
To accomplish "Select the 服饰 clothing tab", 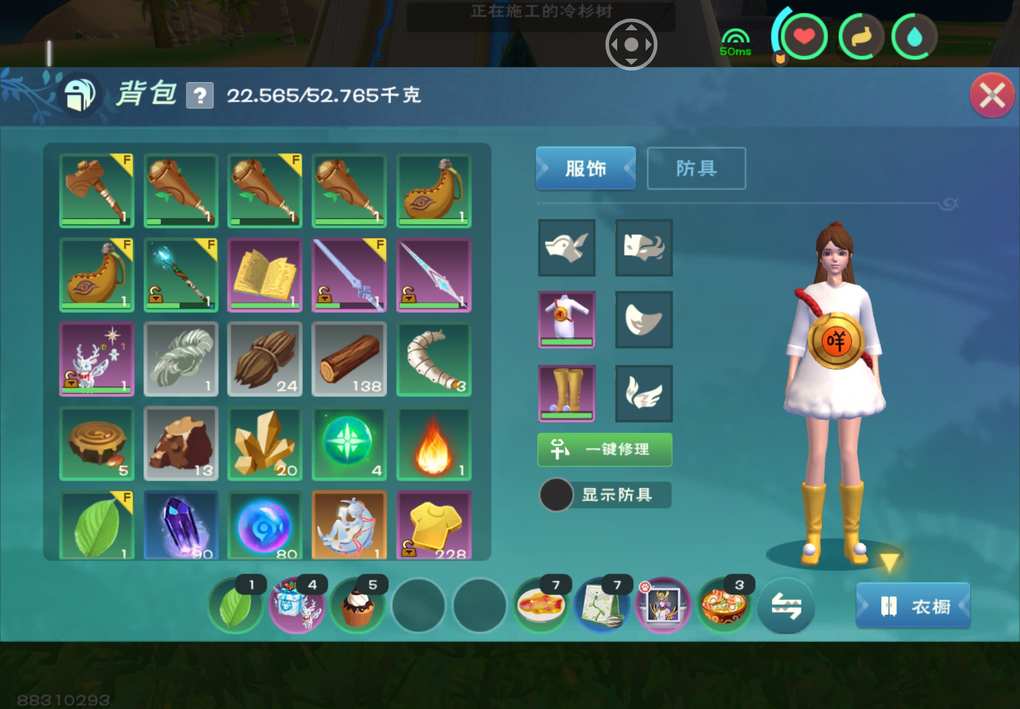I will tap(585, 168).
